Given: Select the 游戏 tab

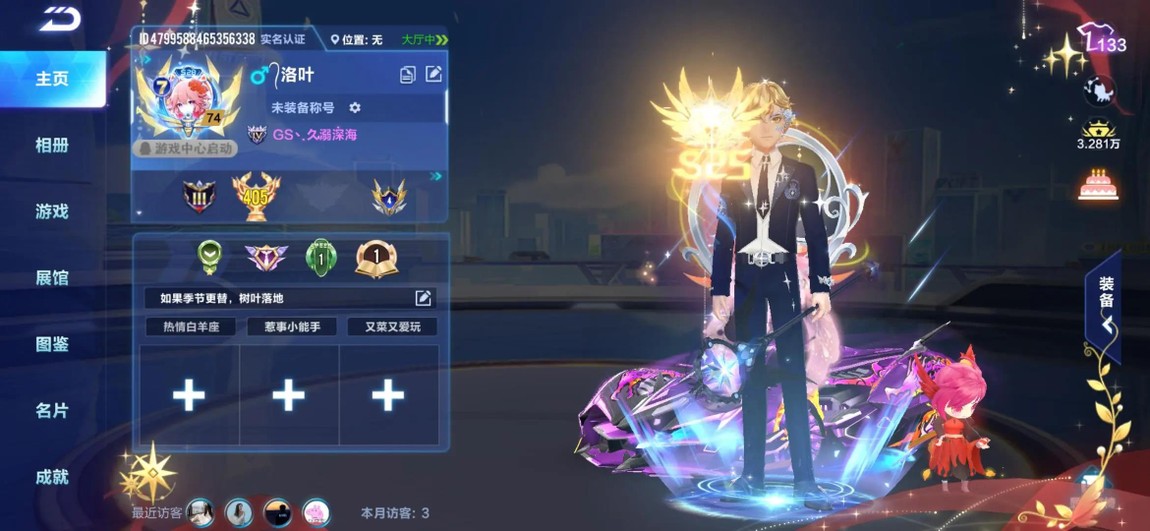Looking at the screenshot, I should (x=52, y=211).
